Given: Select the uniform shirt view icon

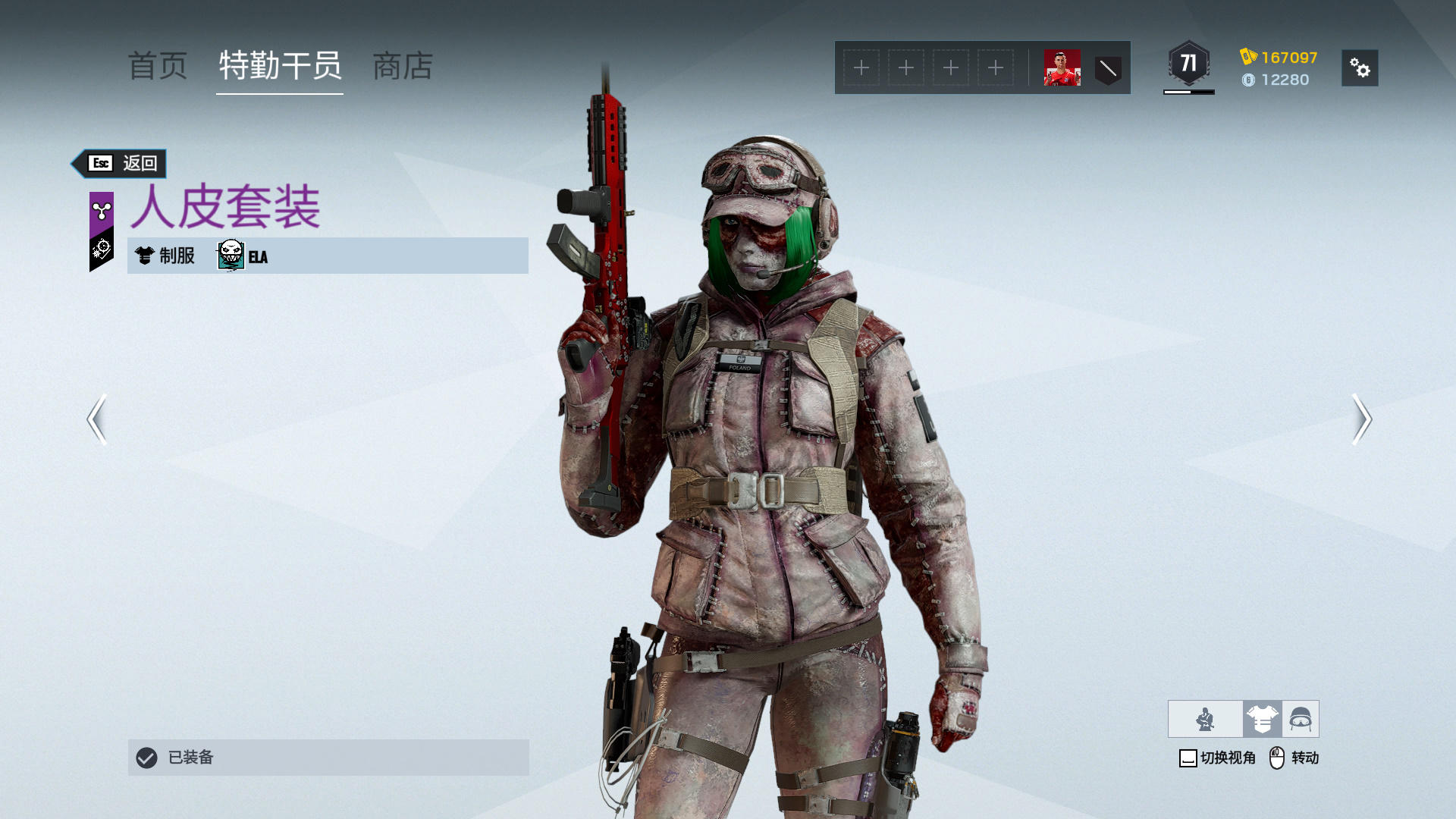Looking at the screenshot, I should click(1262, 719).
